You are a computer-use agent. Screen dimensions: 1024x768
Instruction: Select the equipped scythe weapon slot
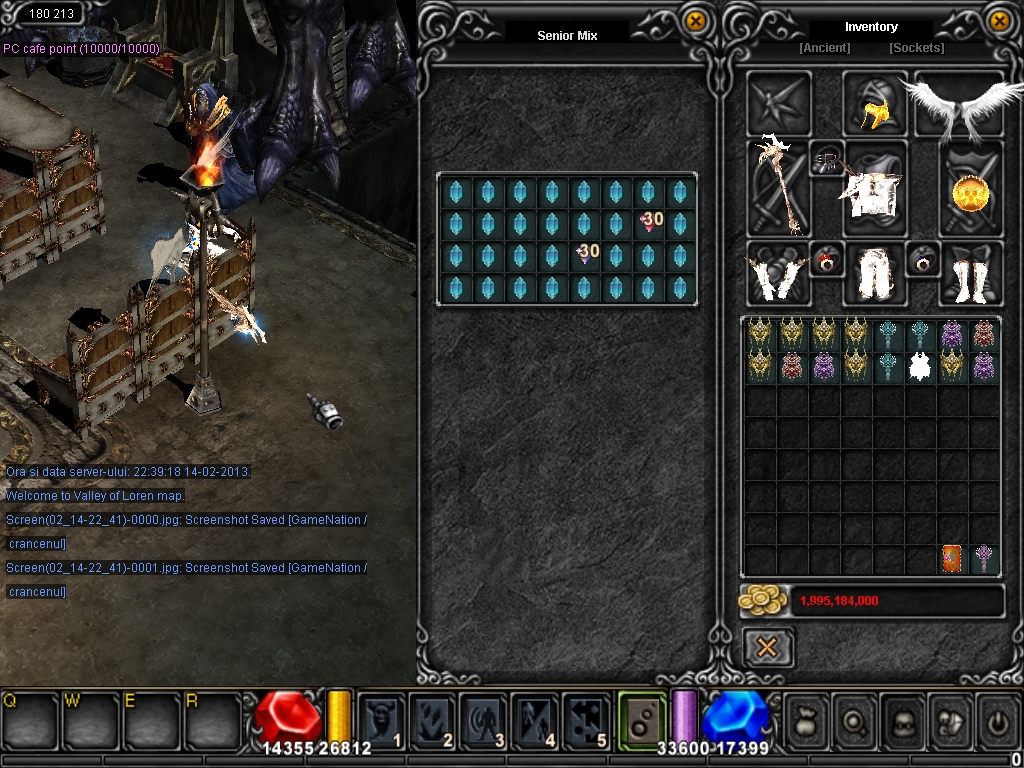click(x=778, y=187)
